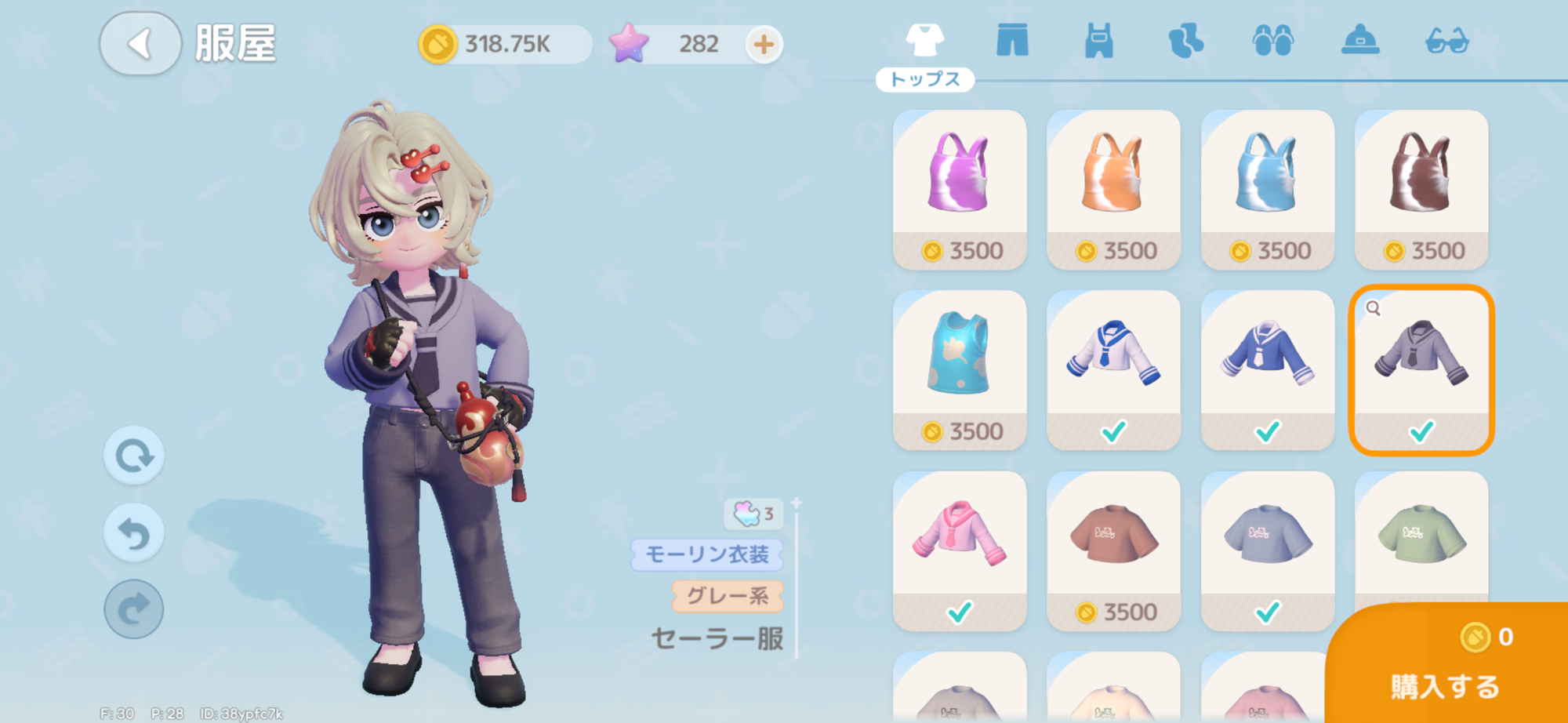Go back using the arrow button
1568x723 pixels.
(140, 44)
